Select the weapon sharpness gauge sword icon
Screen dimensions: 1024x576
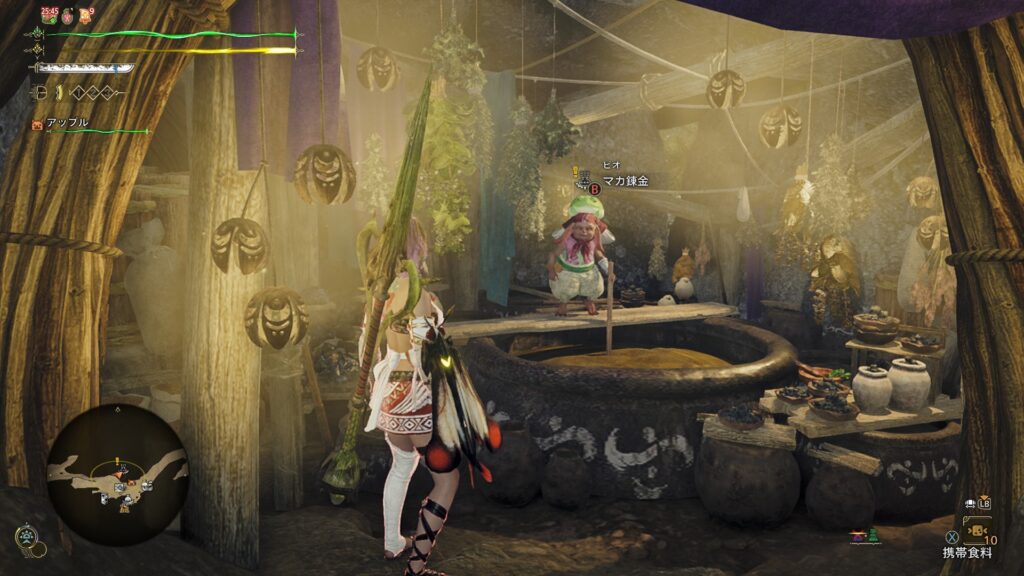click(x=84, y=68)
